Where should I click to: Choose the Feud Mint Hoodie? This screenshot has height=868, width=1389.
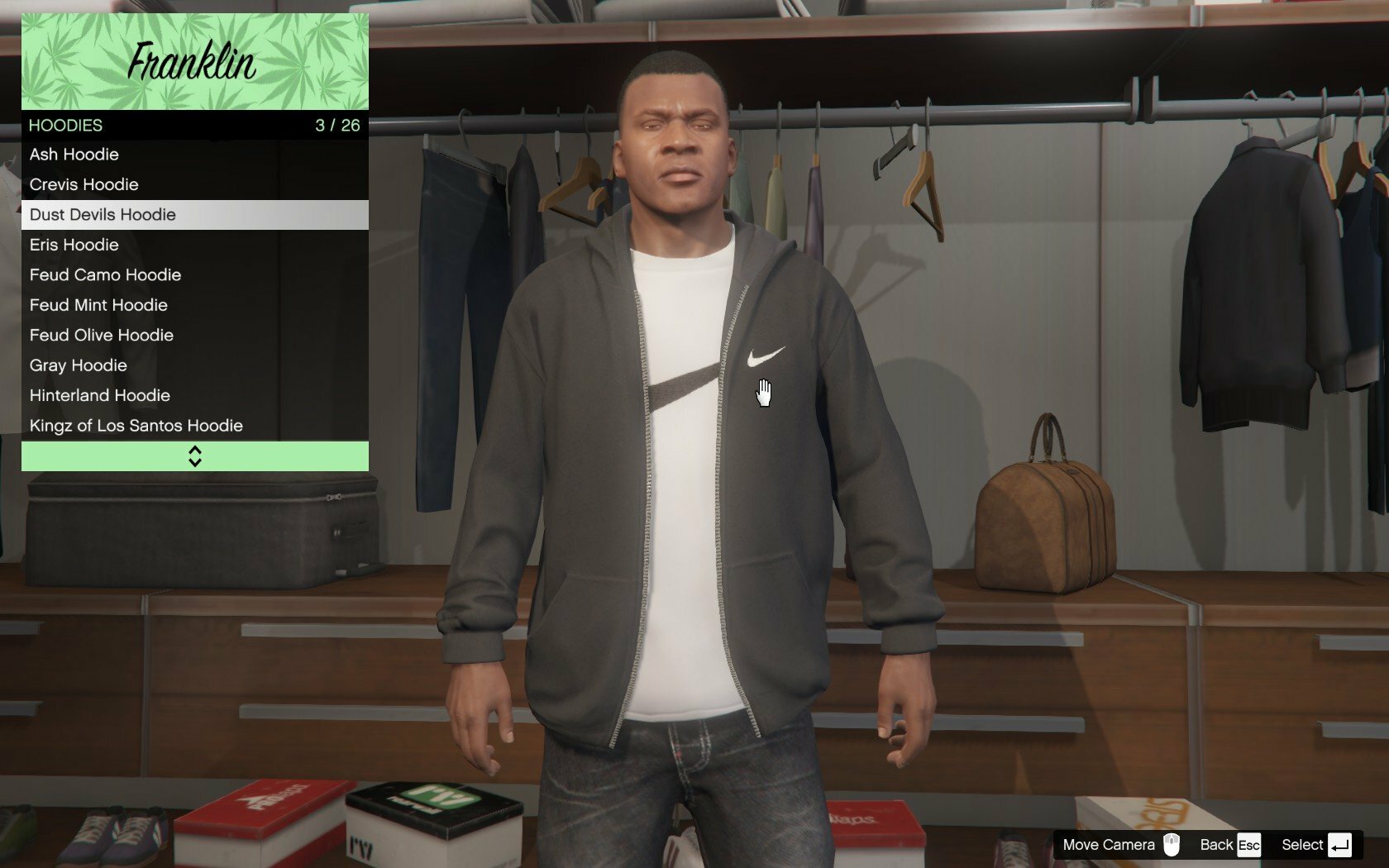coord(194,305)
